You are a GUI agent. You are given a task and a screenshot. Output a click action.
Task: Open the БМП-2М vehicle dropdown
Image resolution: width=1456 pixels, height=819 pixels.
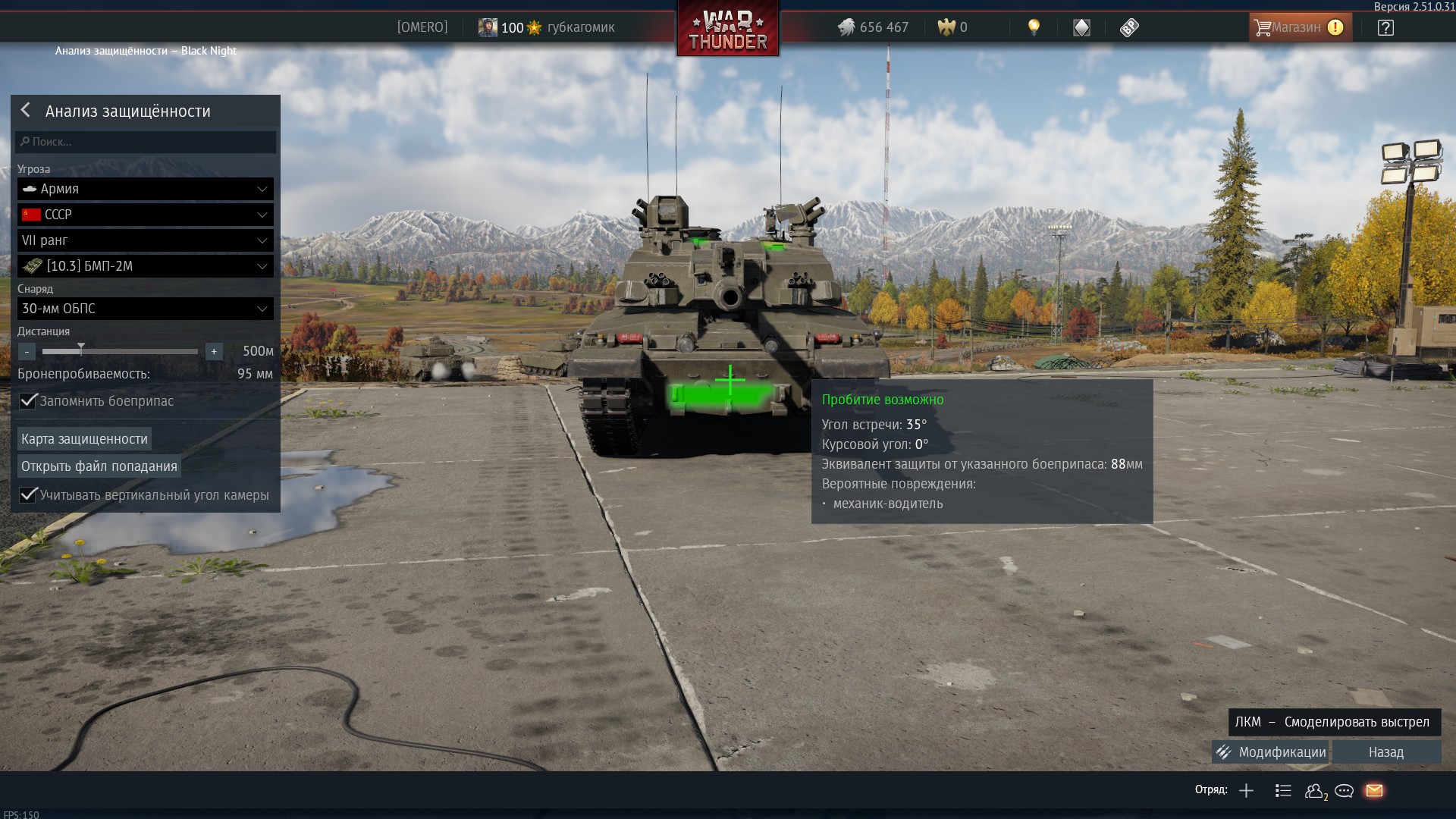click(146, 266)
